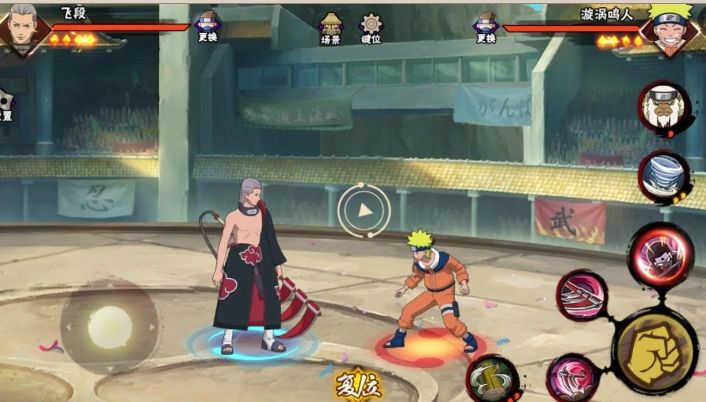The image size is (706, 402).
Task: Tap the 更换 button beside Naruto's health bar
Action: (x=486, y=26)
